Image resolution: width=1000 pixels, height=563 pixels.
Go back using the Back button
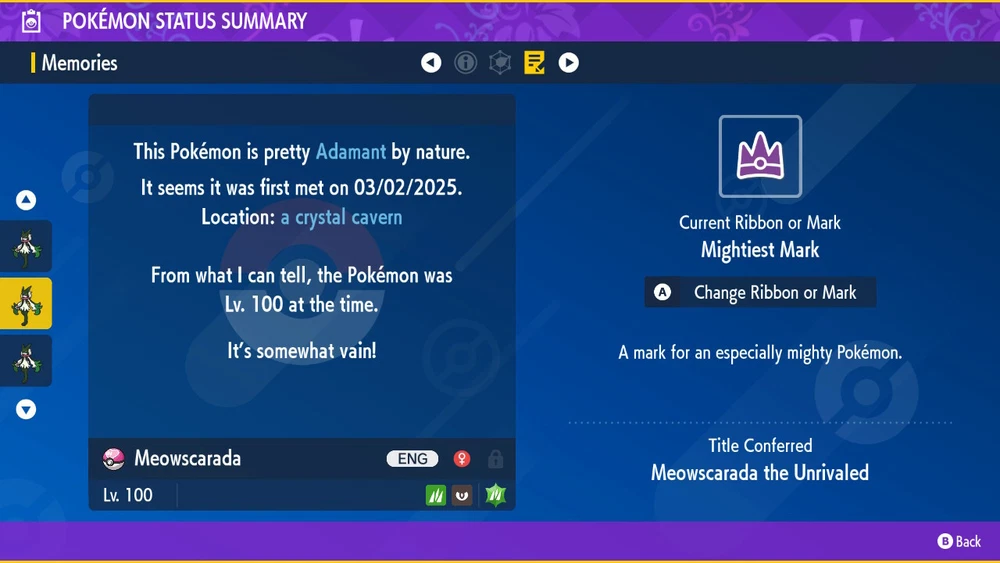(959, 541)
